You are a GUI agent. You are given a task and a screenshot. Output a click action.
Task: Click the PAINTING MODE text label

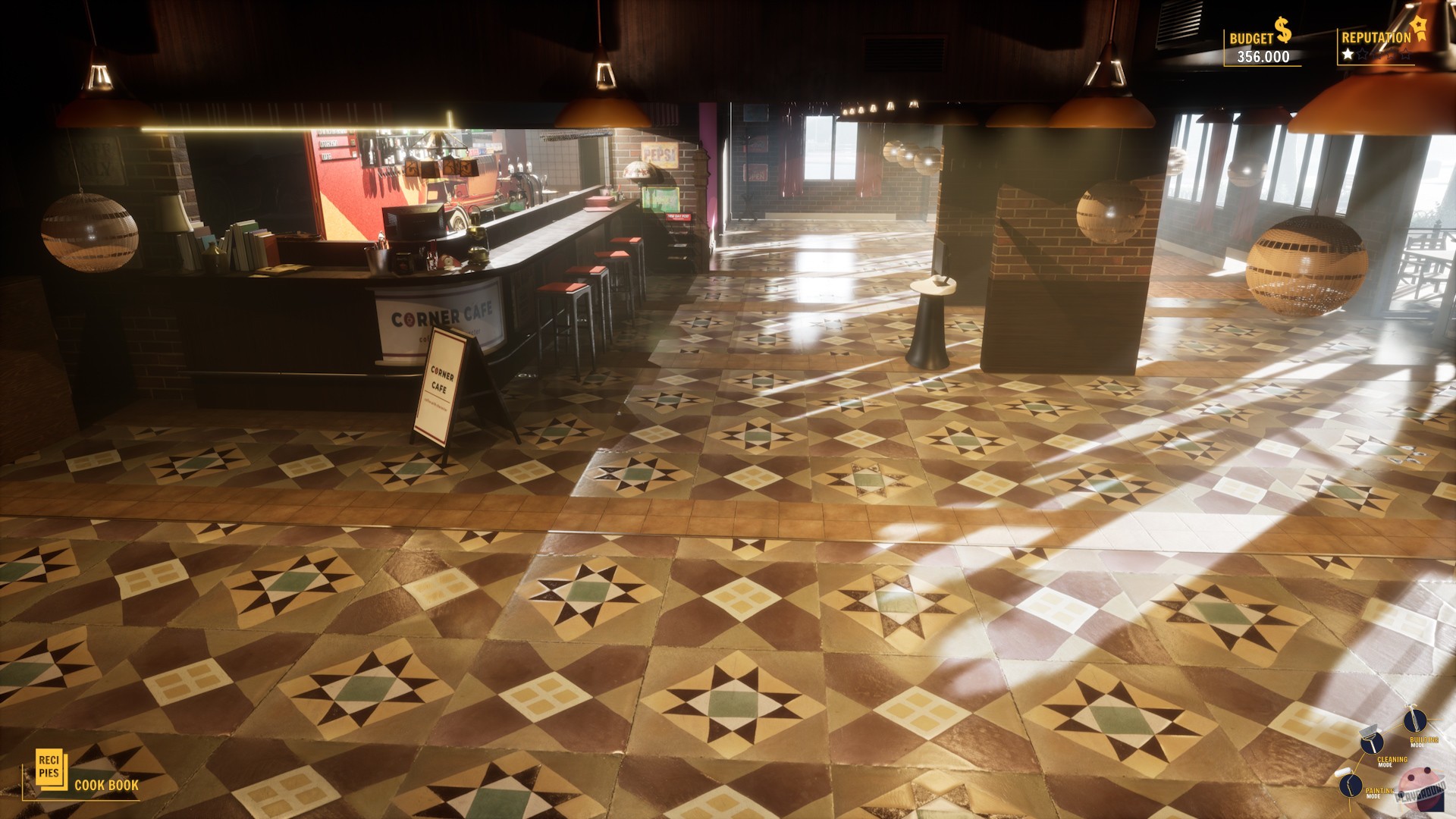point(1380,790)
